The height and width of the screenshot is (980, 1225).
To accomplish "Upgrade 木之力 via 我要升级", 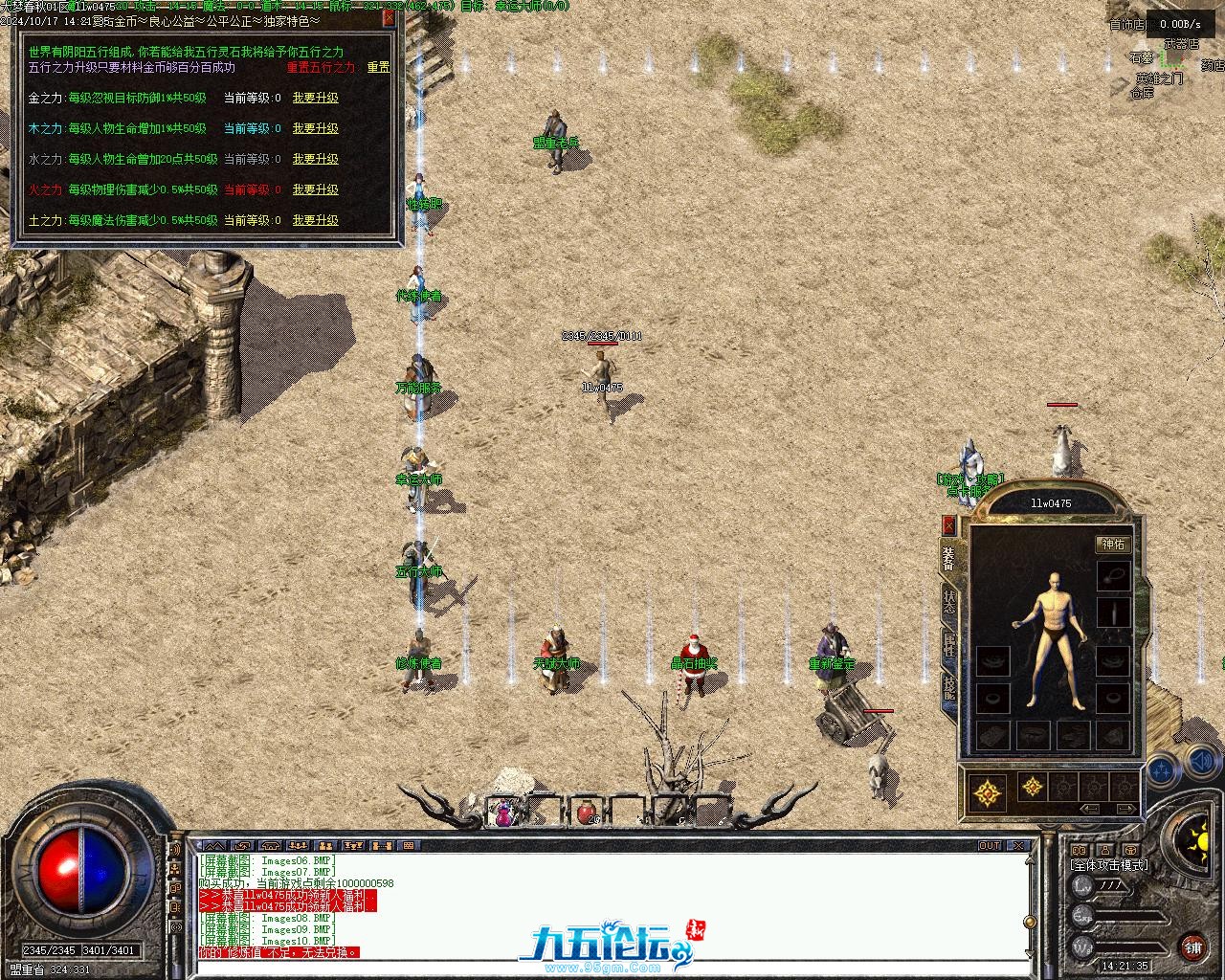I will click(x=315, y=128).
